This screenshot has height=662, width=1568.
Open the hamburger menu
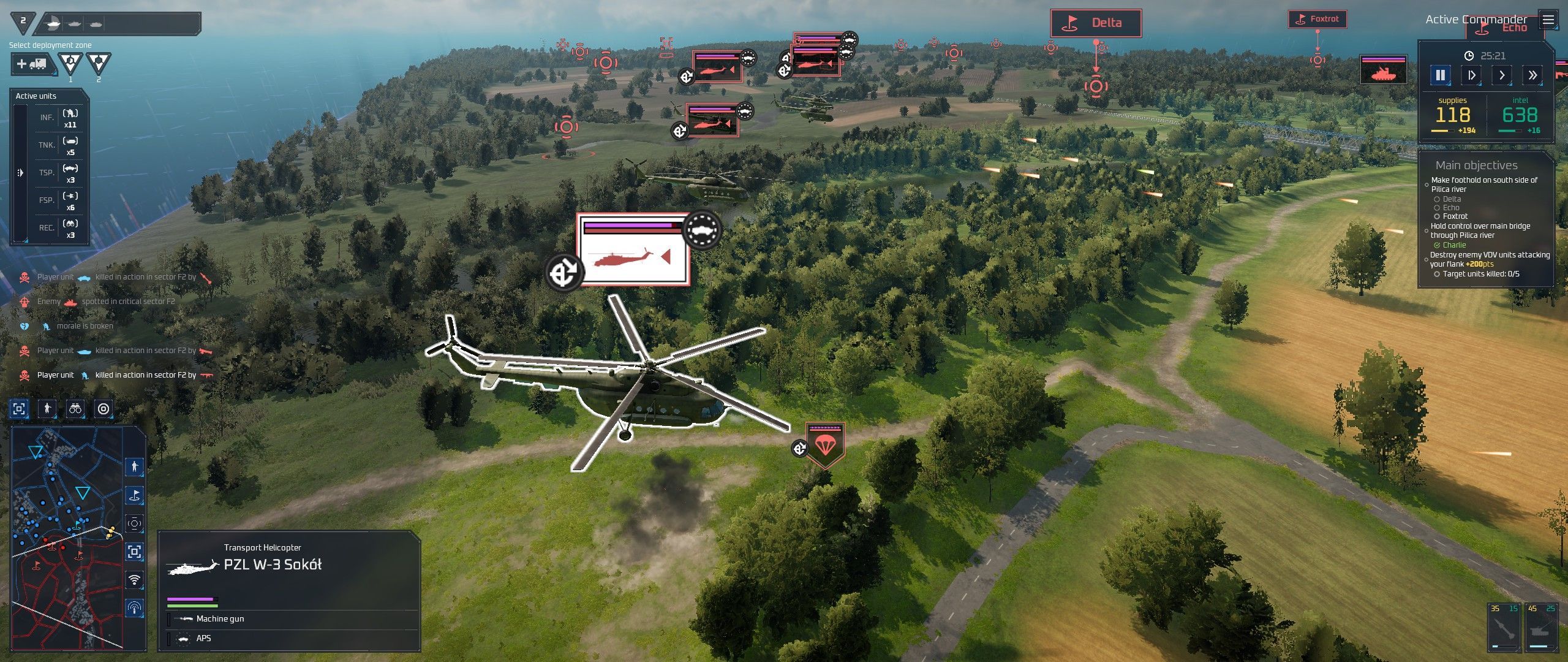click(1548, 20)
